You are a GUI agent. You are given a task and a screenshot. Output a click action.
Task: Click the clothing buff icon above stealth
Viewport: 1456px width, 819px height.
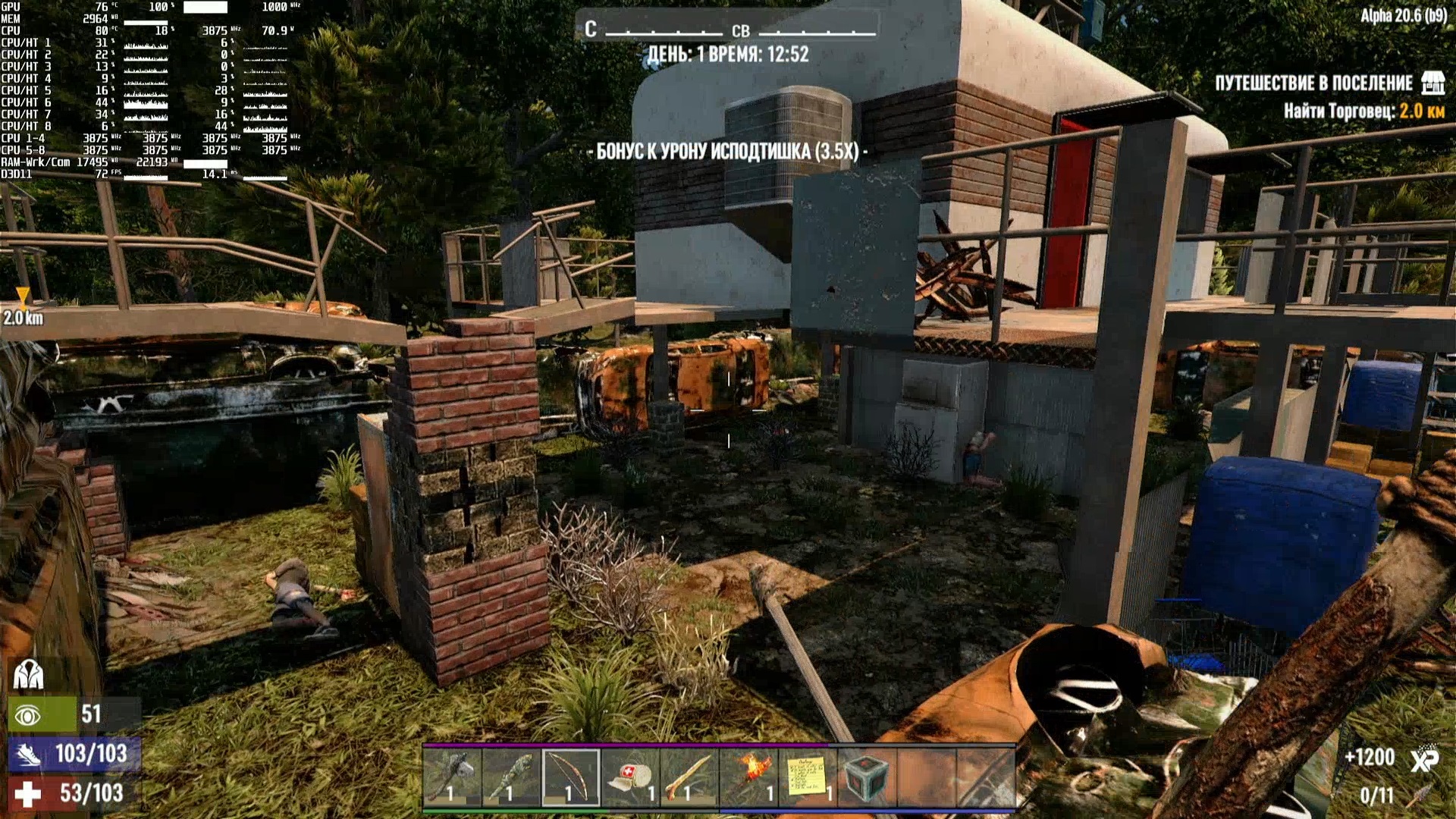(28, 674)
